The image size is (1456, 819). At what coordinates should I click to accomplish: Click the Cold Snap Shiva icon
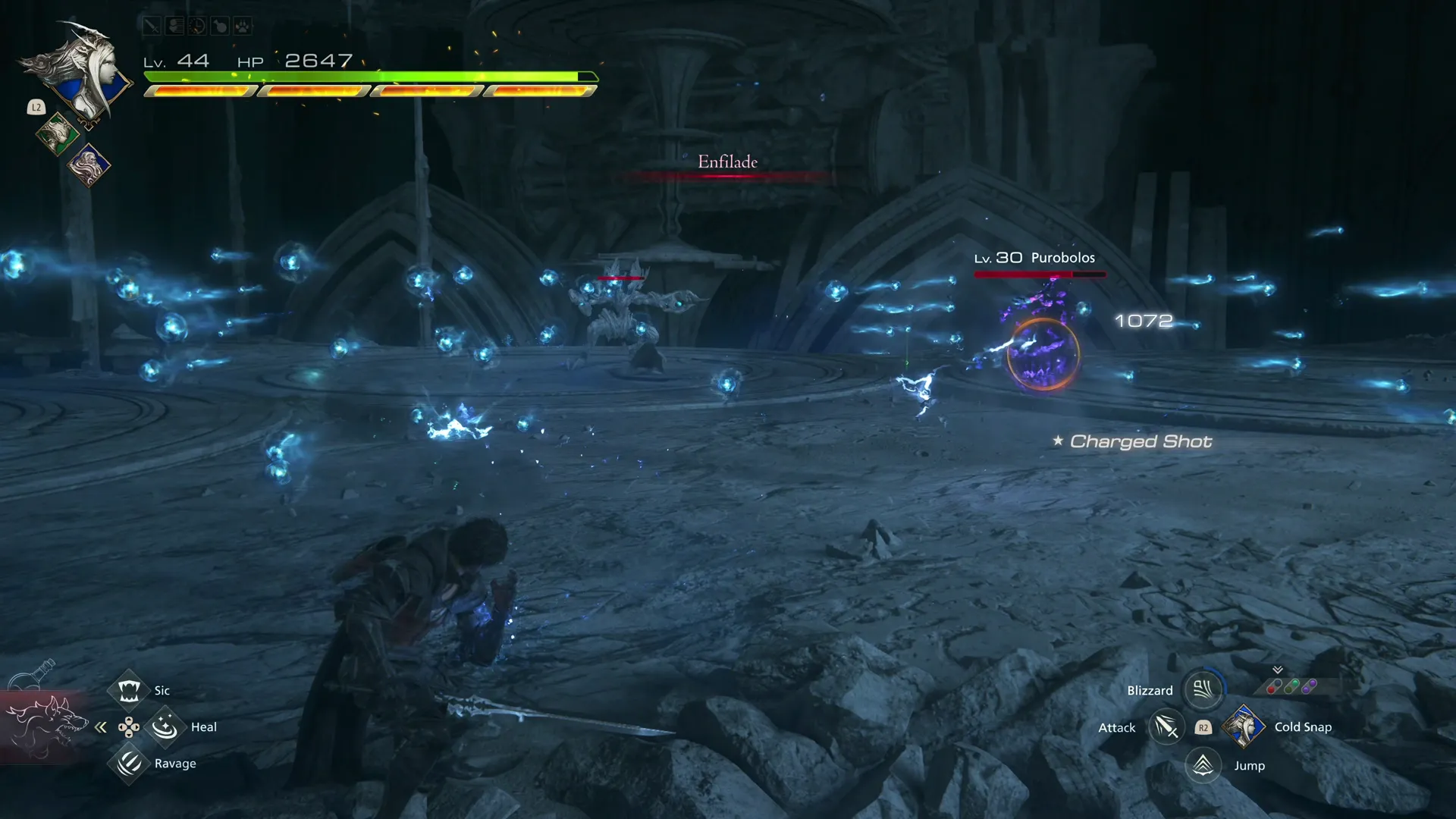pyautogui.click(x=1244, y=726)
